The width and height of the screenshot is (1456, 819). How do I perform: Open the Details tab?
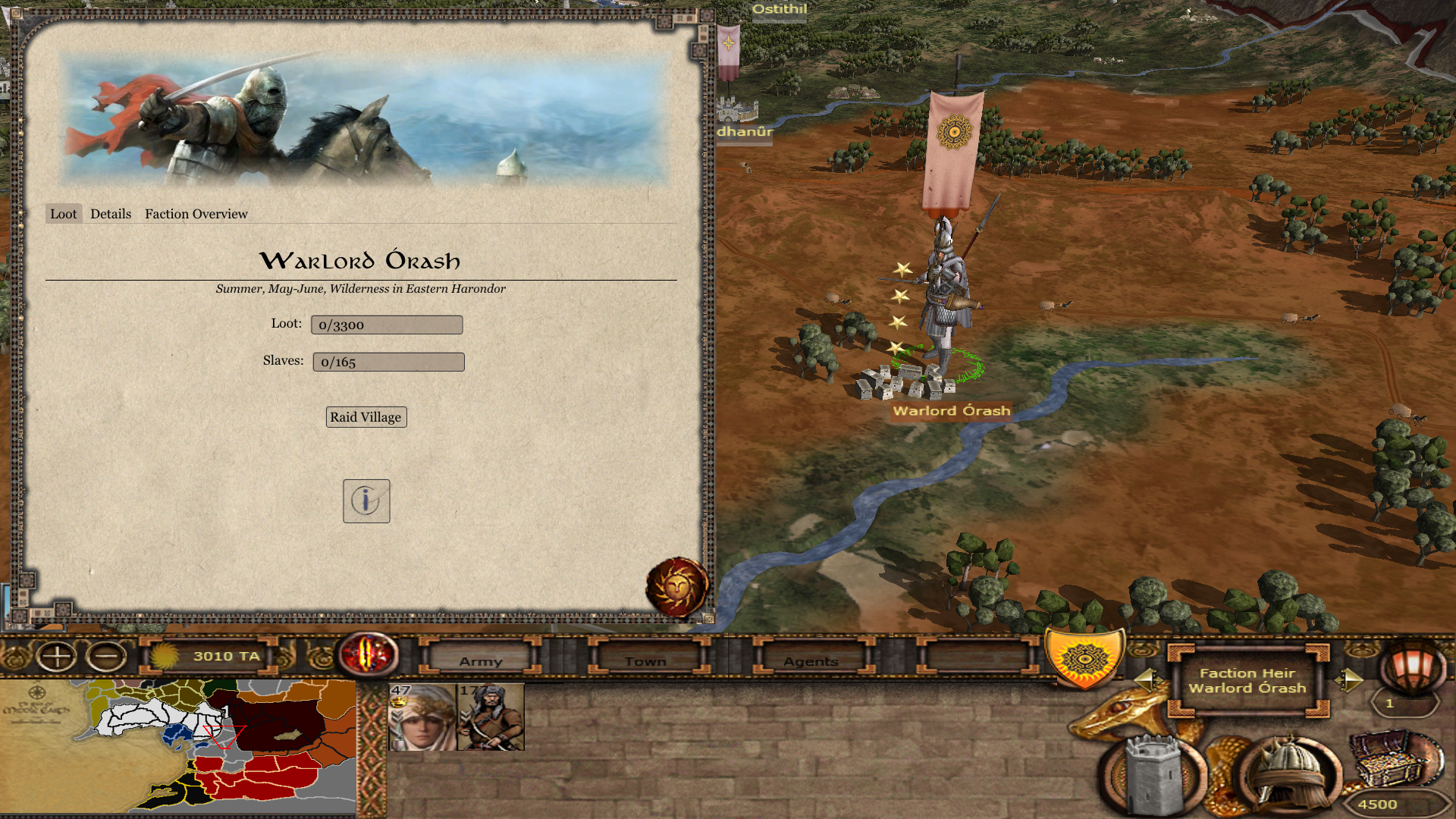click(x=111, y=214)
